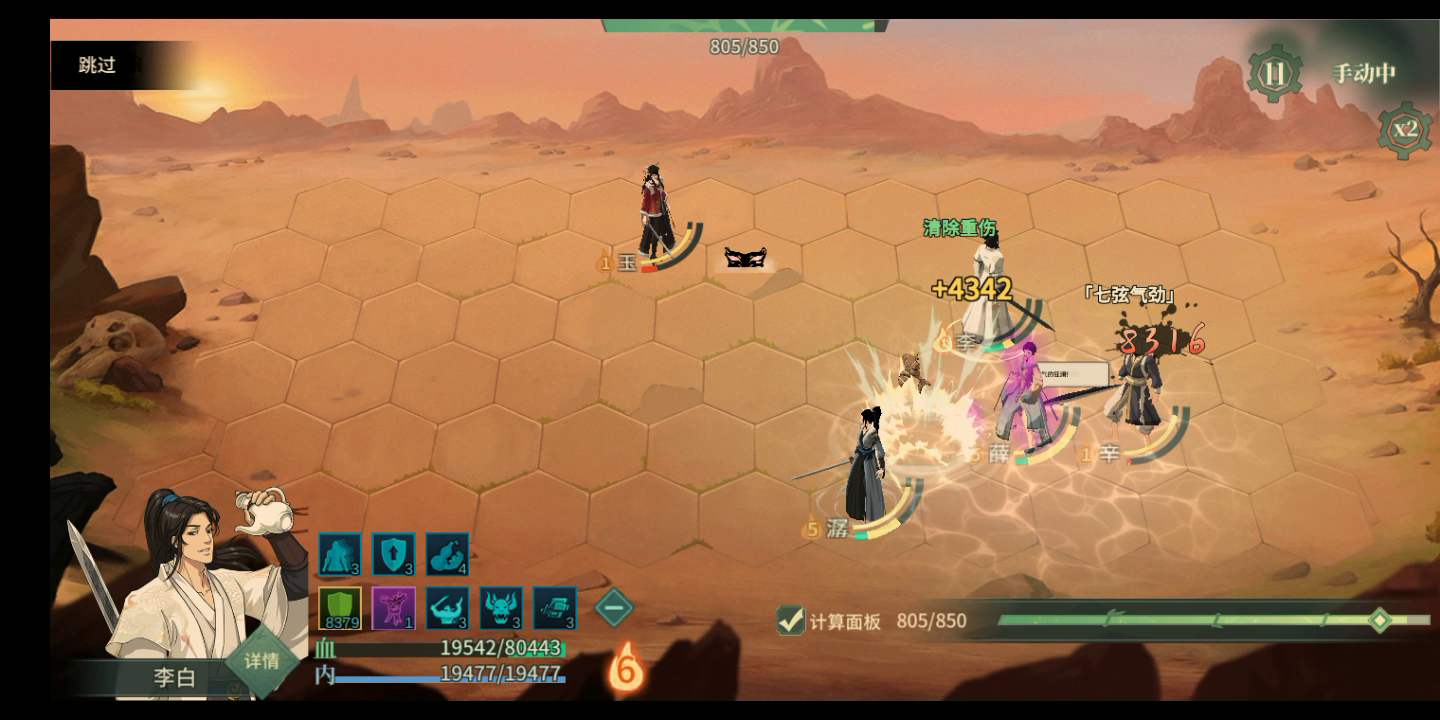Screen dimensions: 1440x720
Task: Click the diamond marker on the turn timeline
Action: click(1379, 620)
